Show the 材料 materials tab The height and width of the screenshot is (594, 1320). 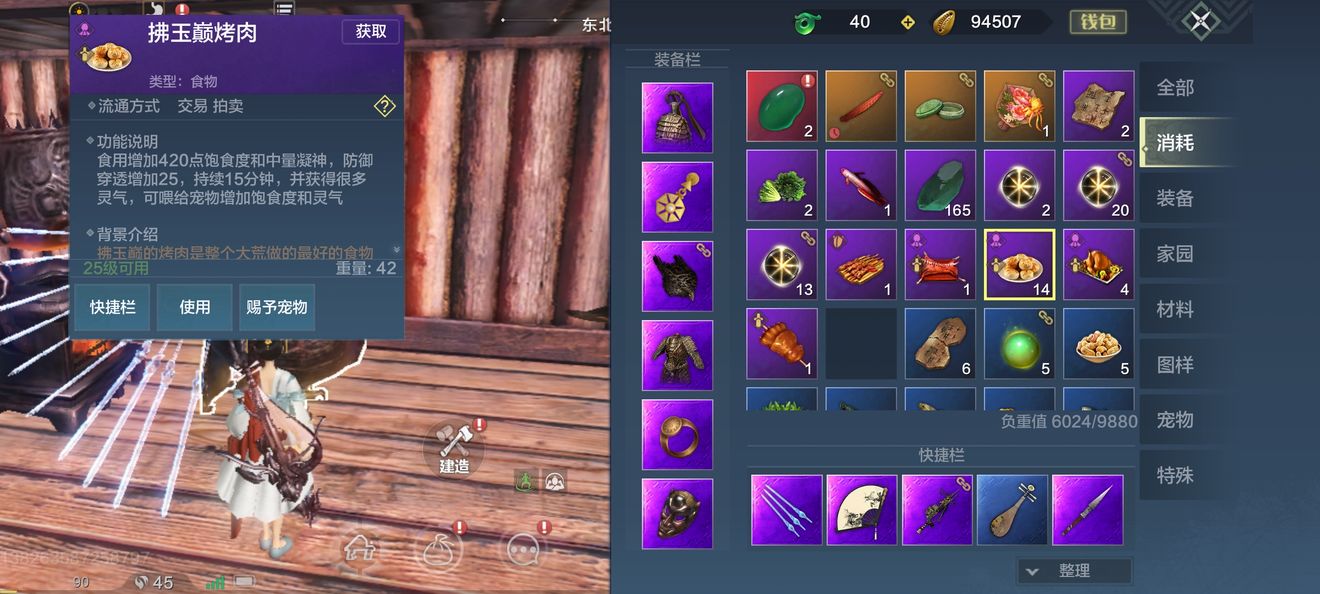pos(1175,310)
